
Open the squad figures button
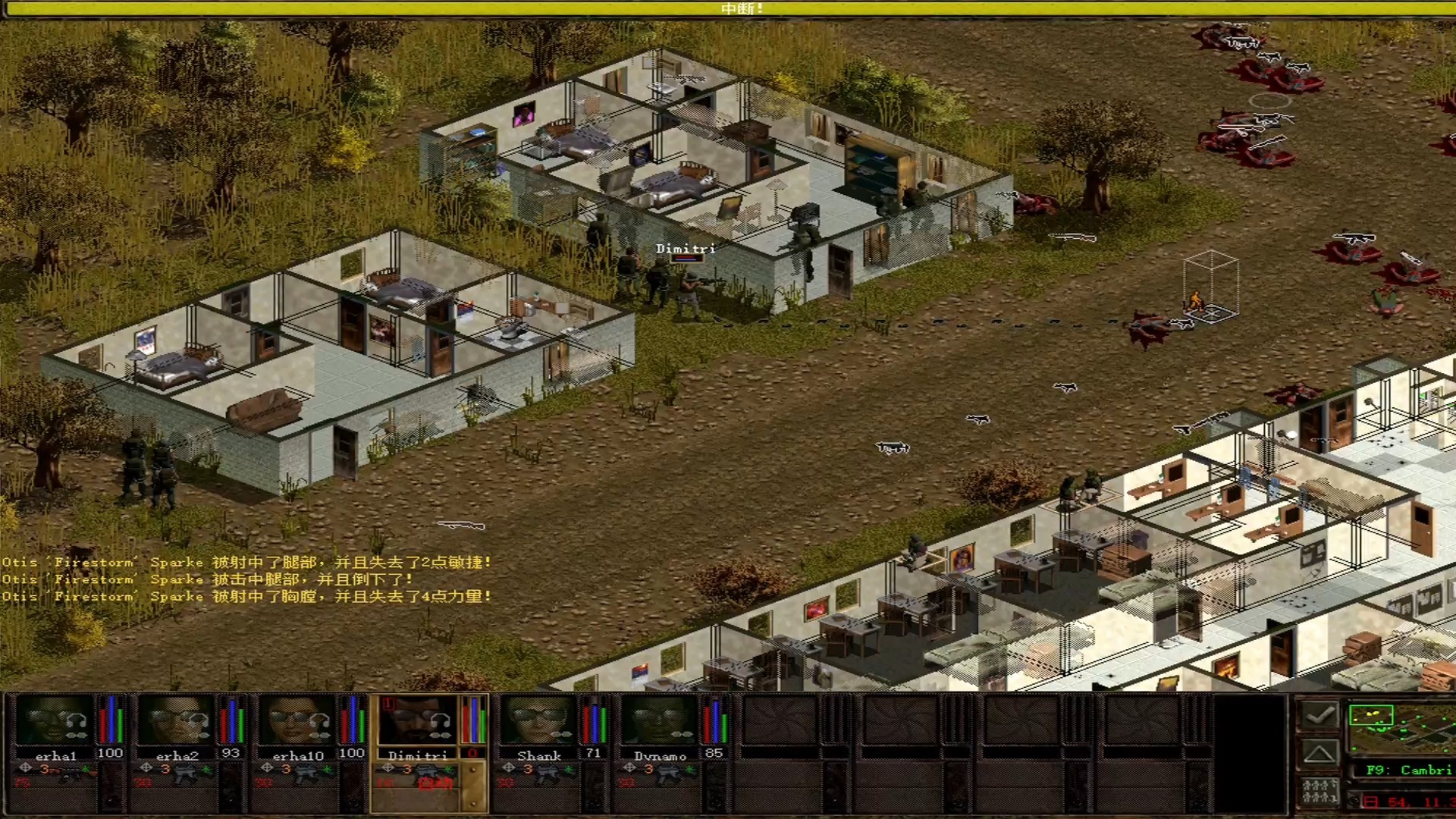coord(1319,791)
